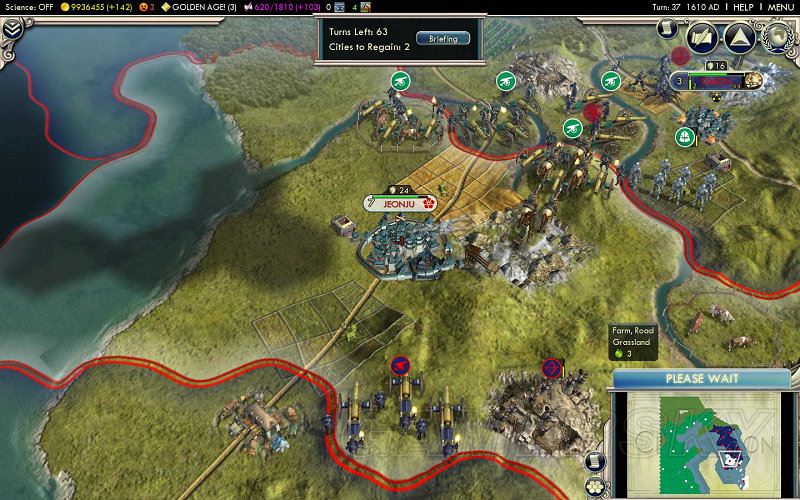Screen dimensions: 800x500
Task: Open the scenario Briefing
Action: pos(436,38)
